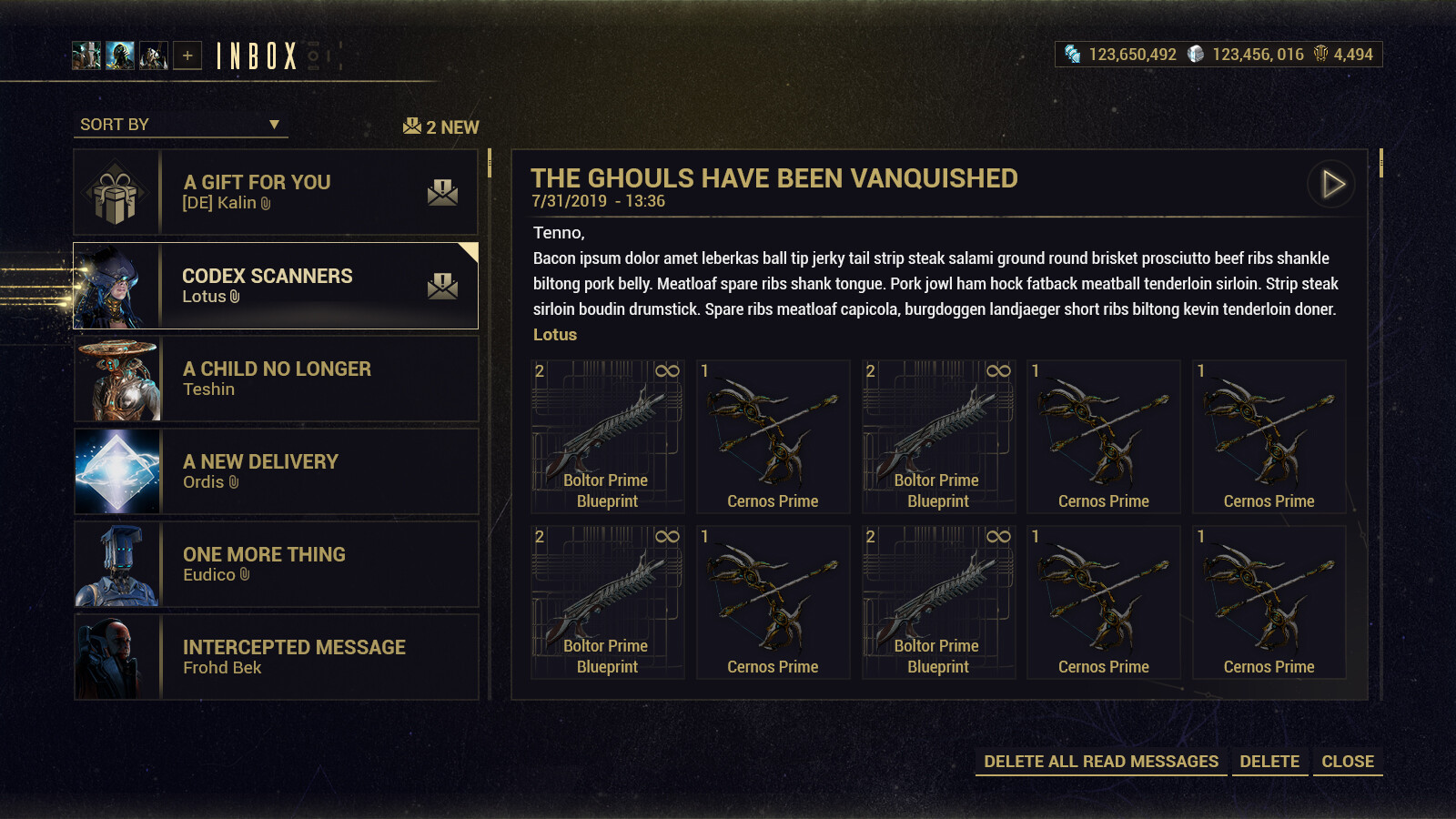The height and width of the screenshot is (819, 1456).
Task: Close the inbox
Action: point(1348,762)
